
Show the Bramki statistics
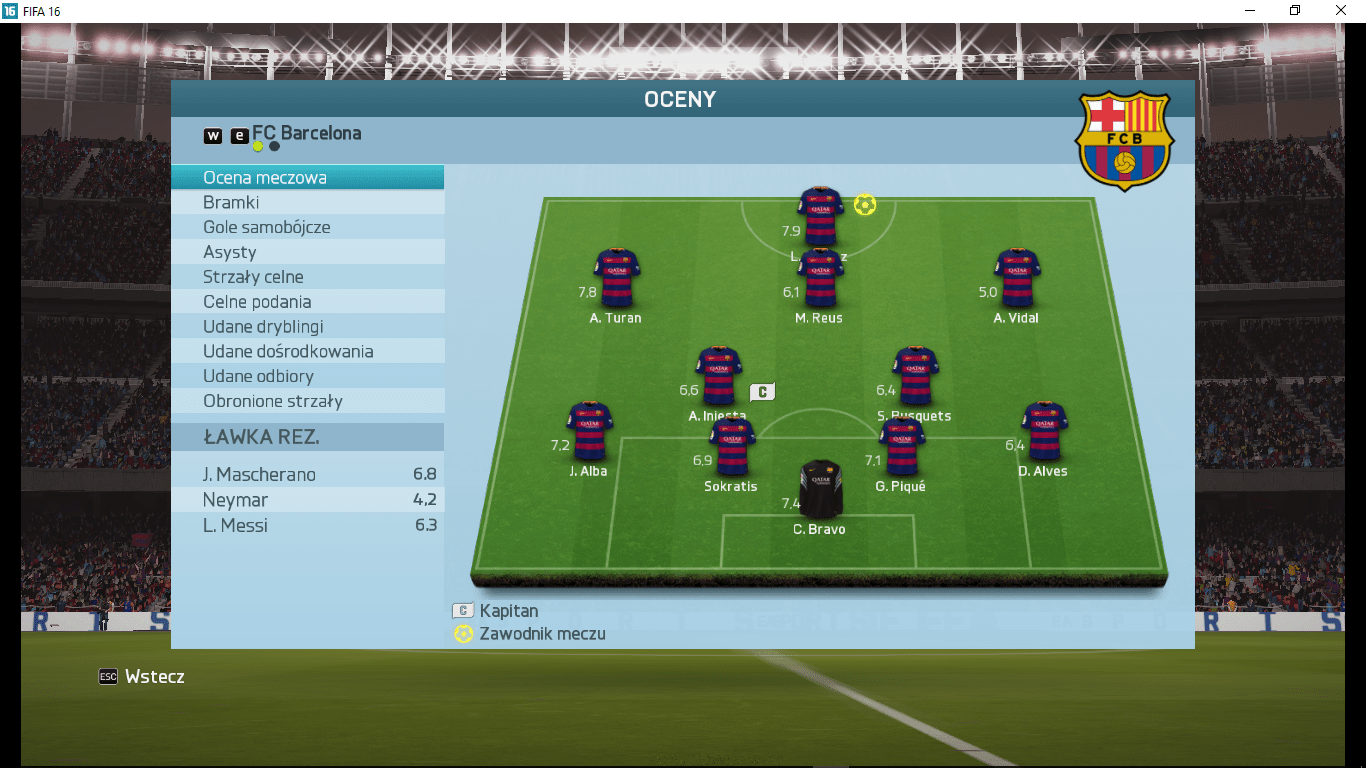point(307,203)
